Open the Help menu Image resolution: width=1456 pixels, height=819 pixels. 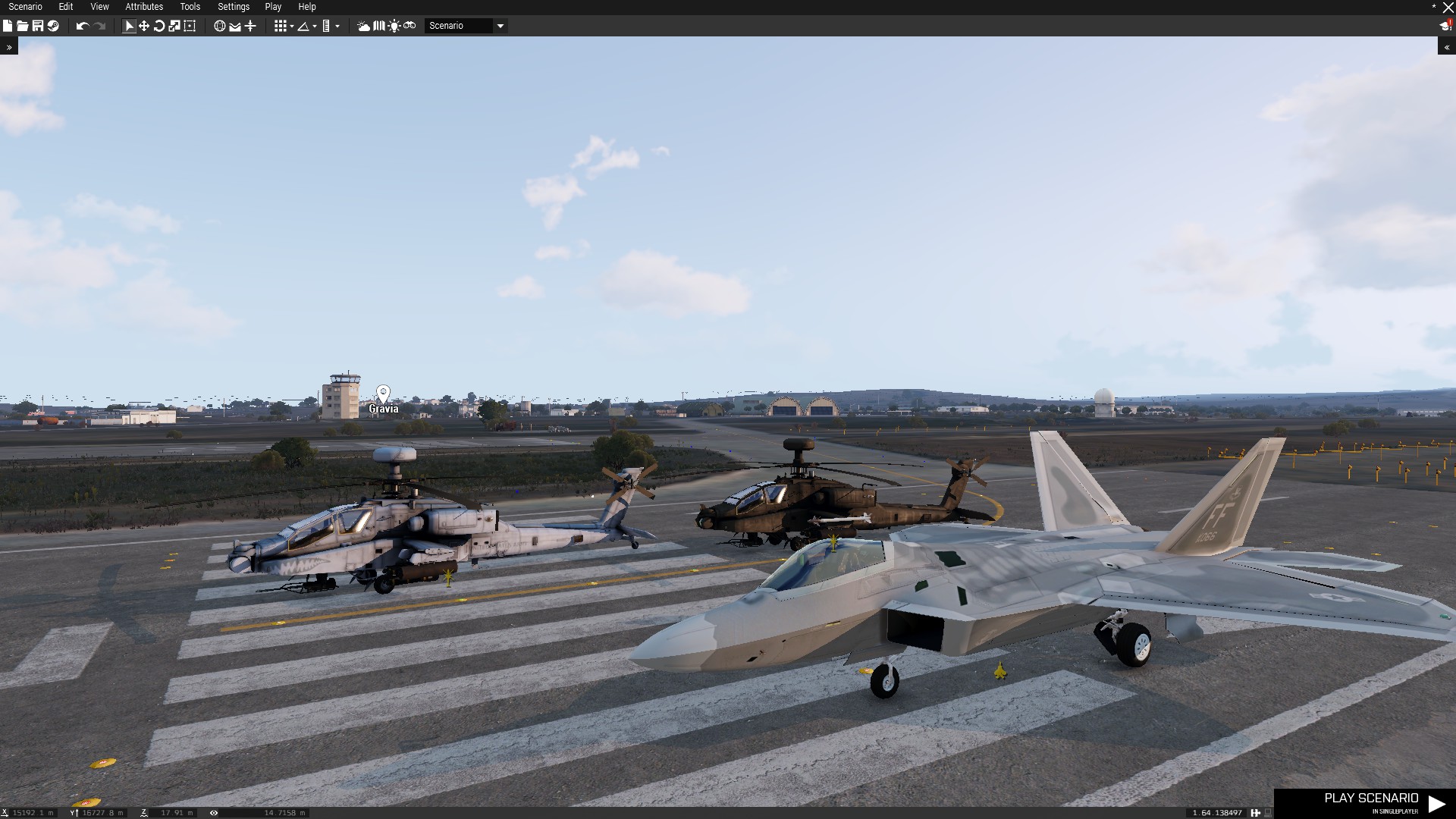tap(307, 7)
